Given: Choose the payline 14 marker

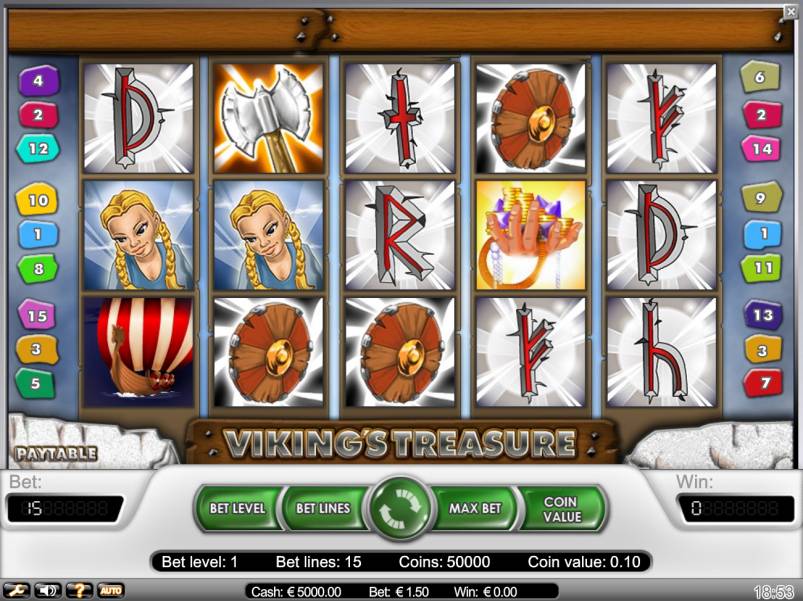Looking at the screenshot, I should (x=760, y=148).
